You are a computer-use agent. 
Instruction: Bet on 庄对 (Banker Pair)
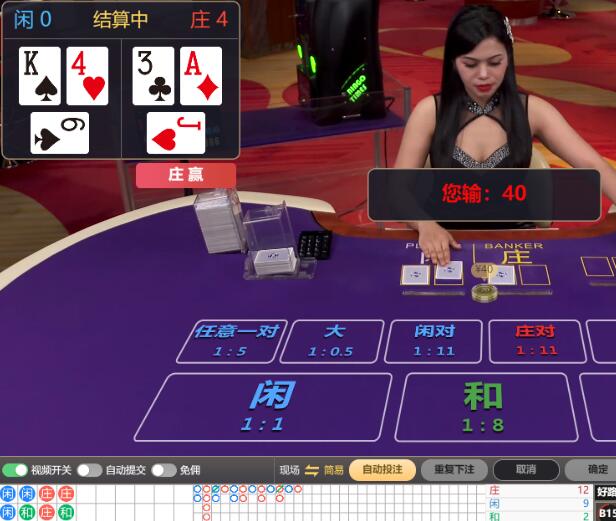tap(536, 340)
